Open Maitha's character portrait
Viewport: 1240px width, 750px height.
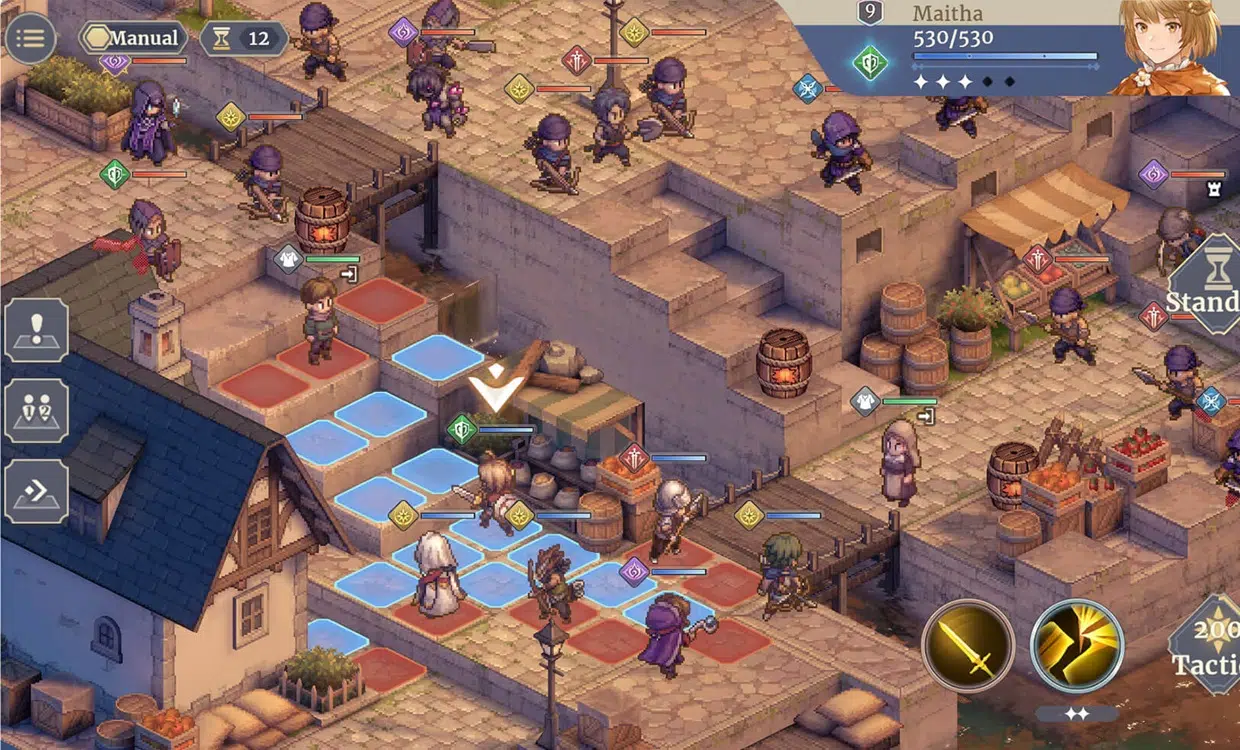tap(1170, 47)
